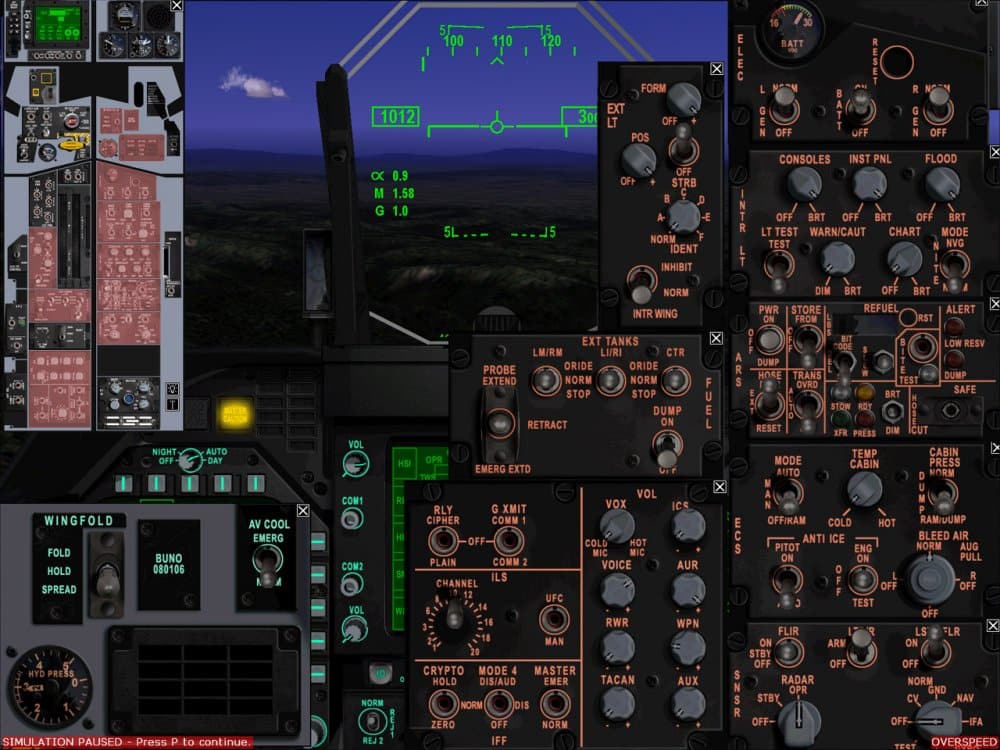
Task: Close the exterior lights panel
Action: [x=716, y=69]
